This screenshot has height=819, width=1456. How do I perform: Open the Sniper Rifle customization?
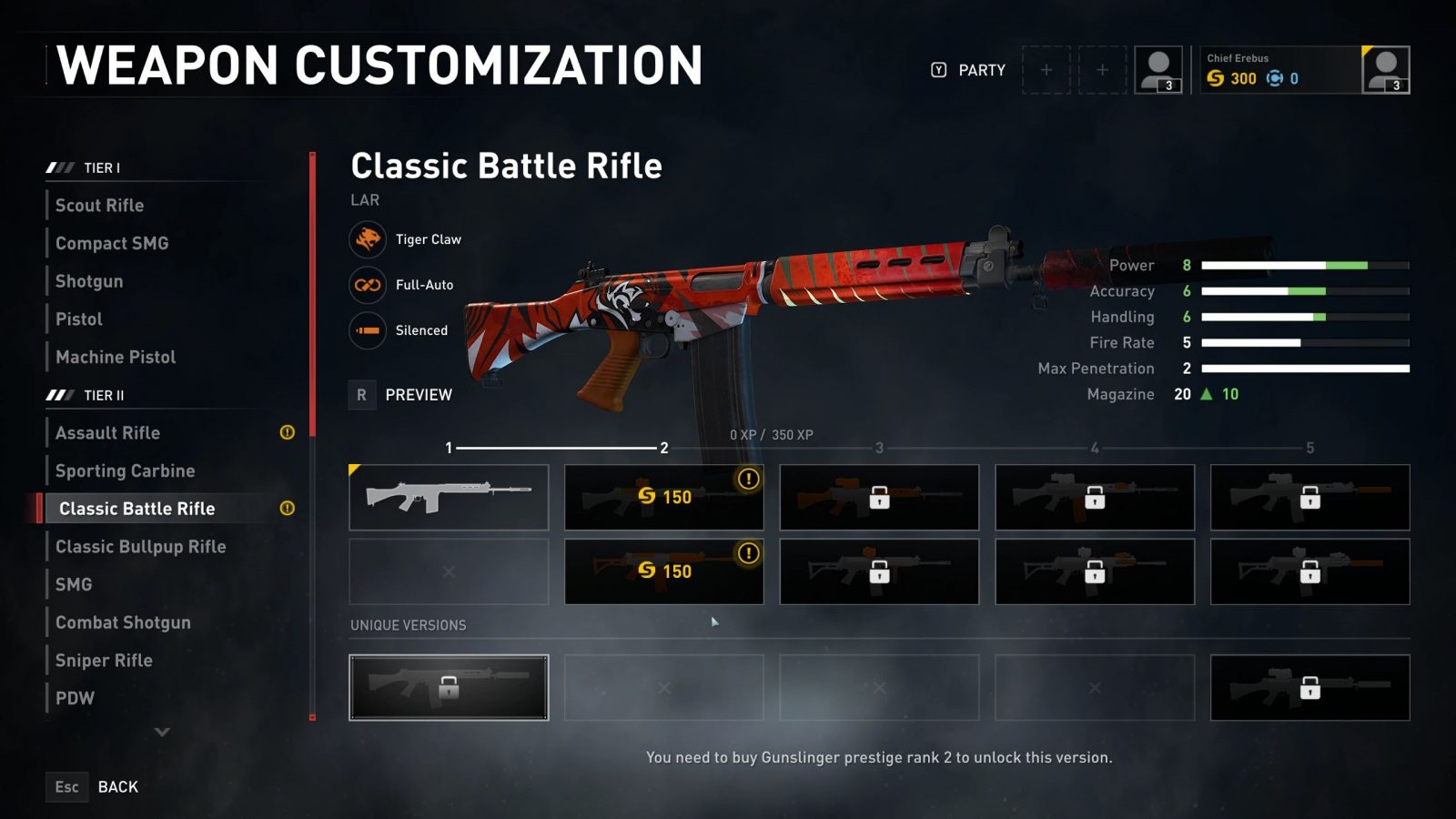click(x=104, y=661)
